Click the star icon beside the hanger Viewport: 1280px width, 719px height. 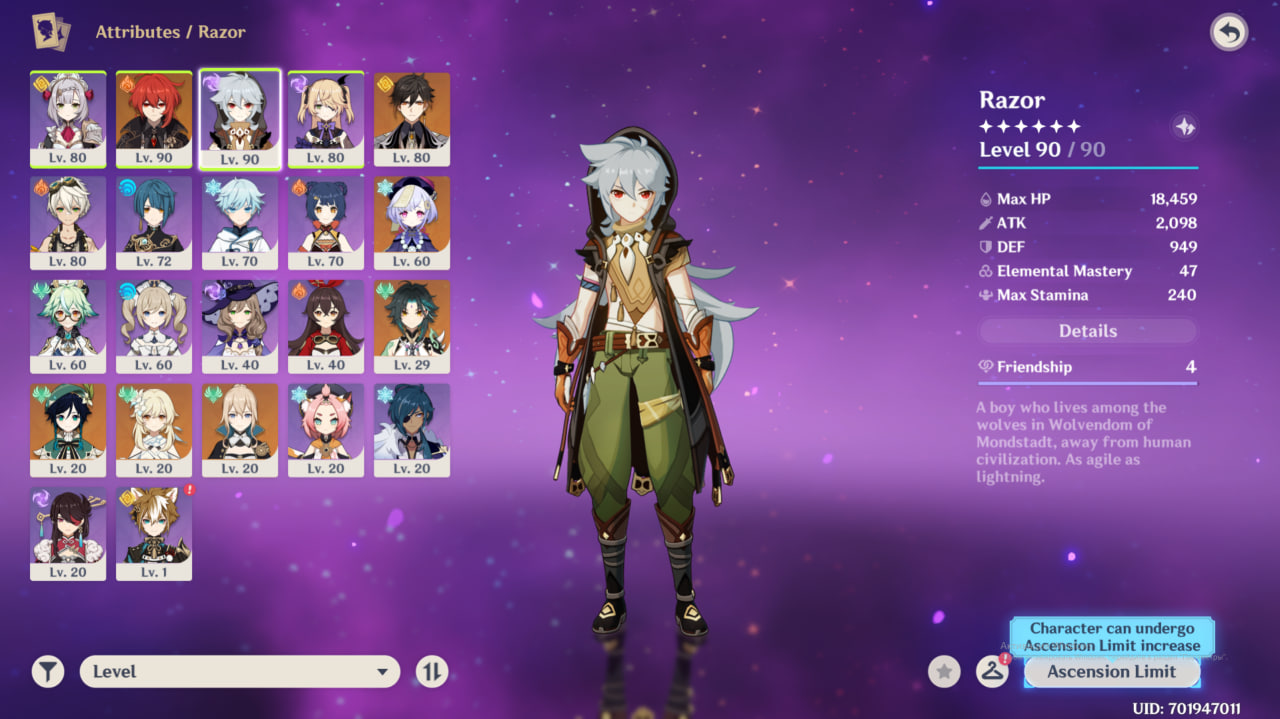tap(944, 672)
